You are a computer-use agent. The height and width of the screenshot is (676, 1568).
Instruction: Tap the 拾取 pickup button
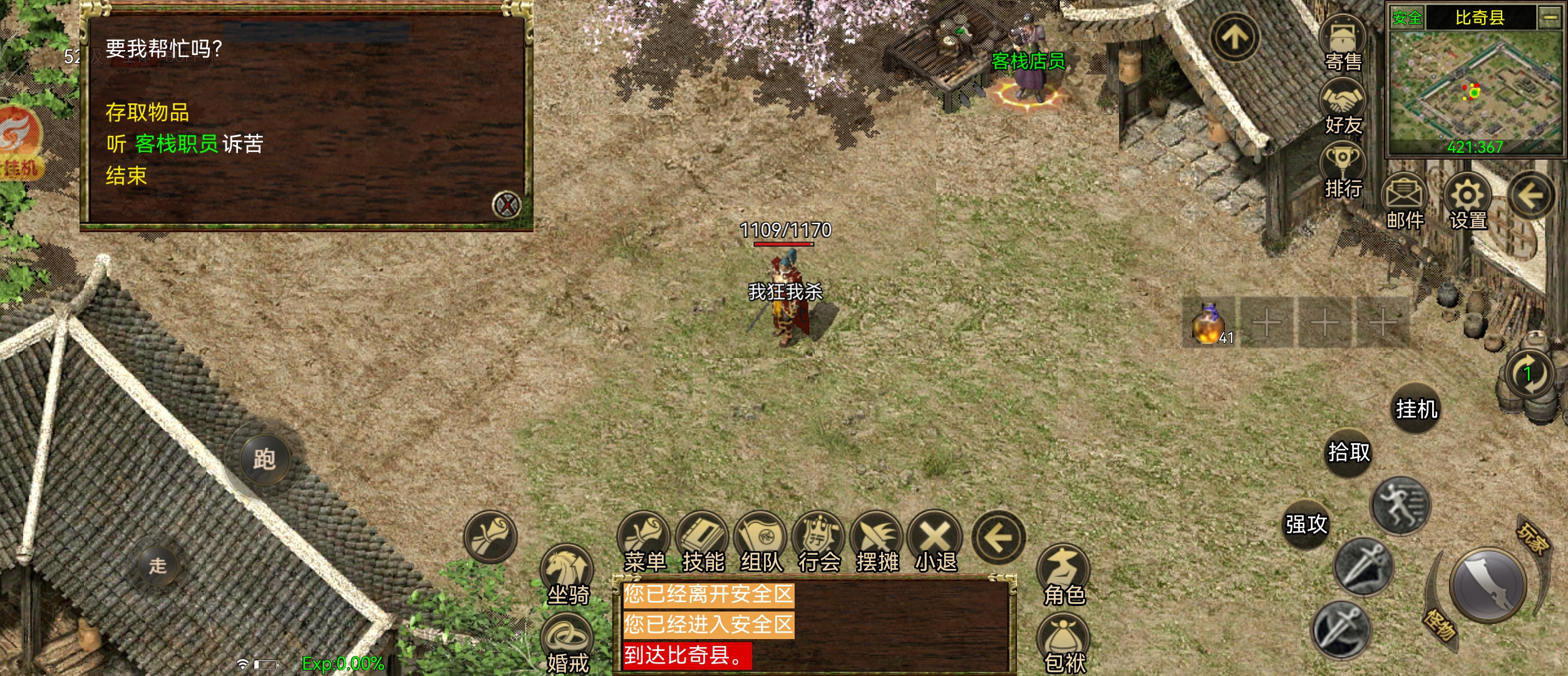coord(1349,452)
